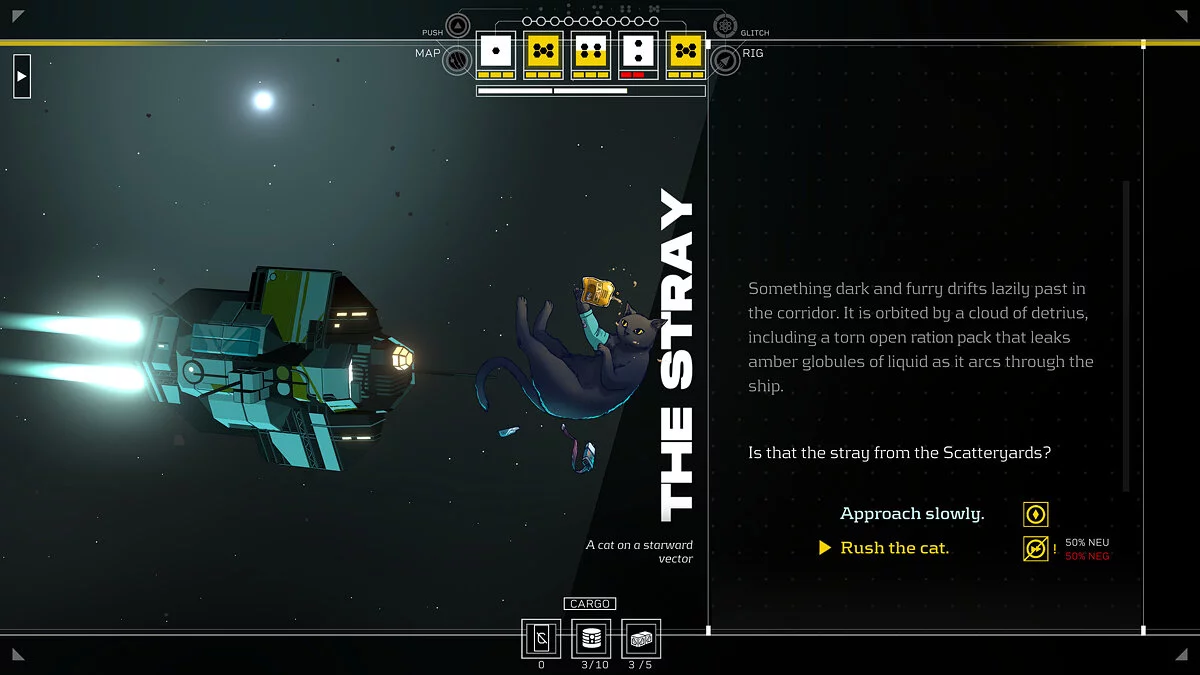Activate the Push button
The height and width of the screenshot is (675, 1200).
(458, 27)
